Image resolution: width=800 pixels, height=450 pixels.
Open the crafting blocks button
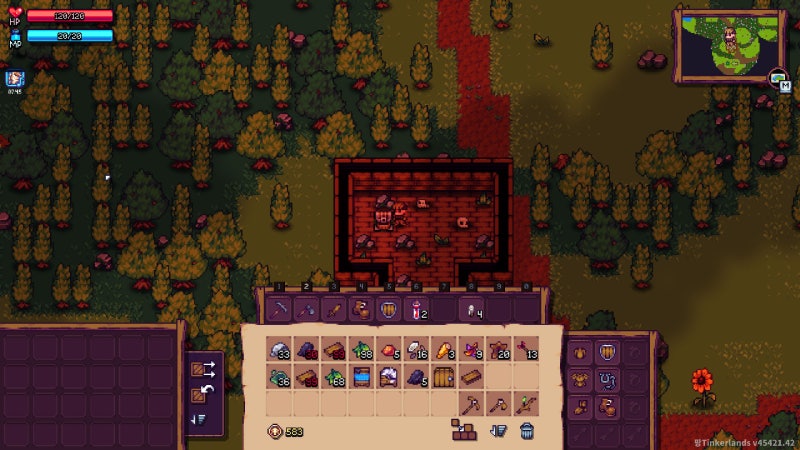coord(463,431)
